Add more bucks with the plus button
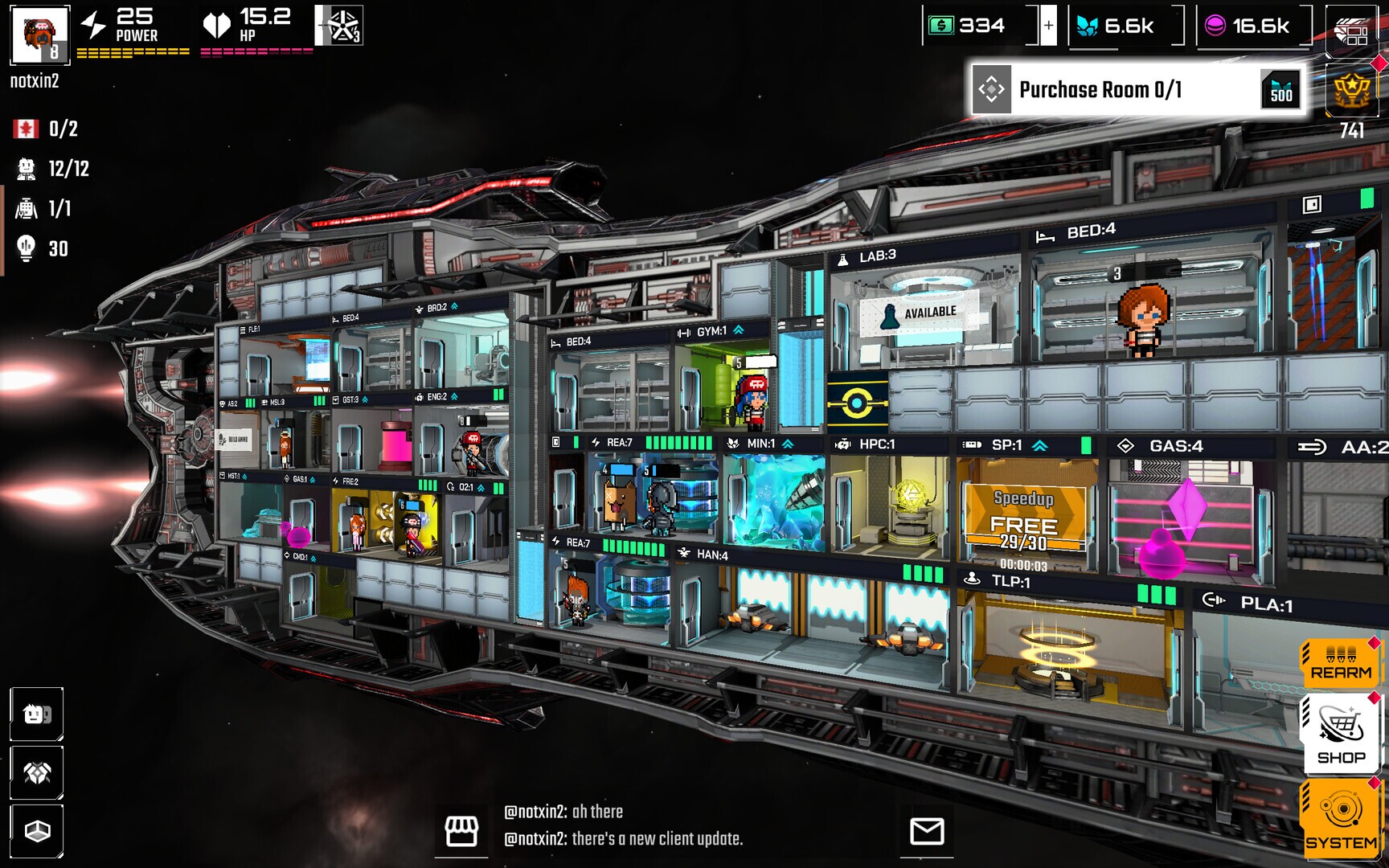The height and width of the screenshot is (868, 1389). (x=1048, y=26)
